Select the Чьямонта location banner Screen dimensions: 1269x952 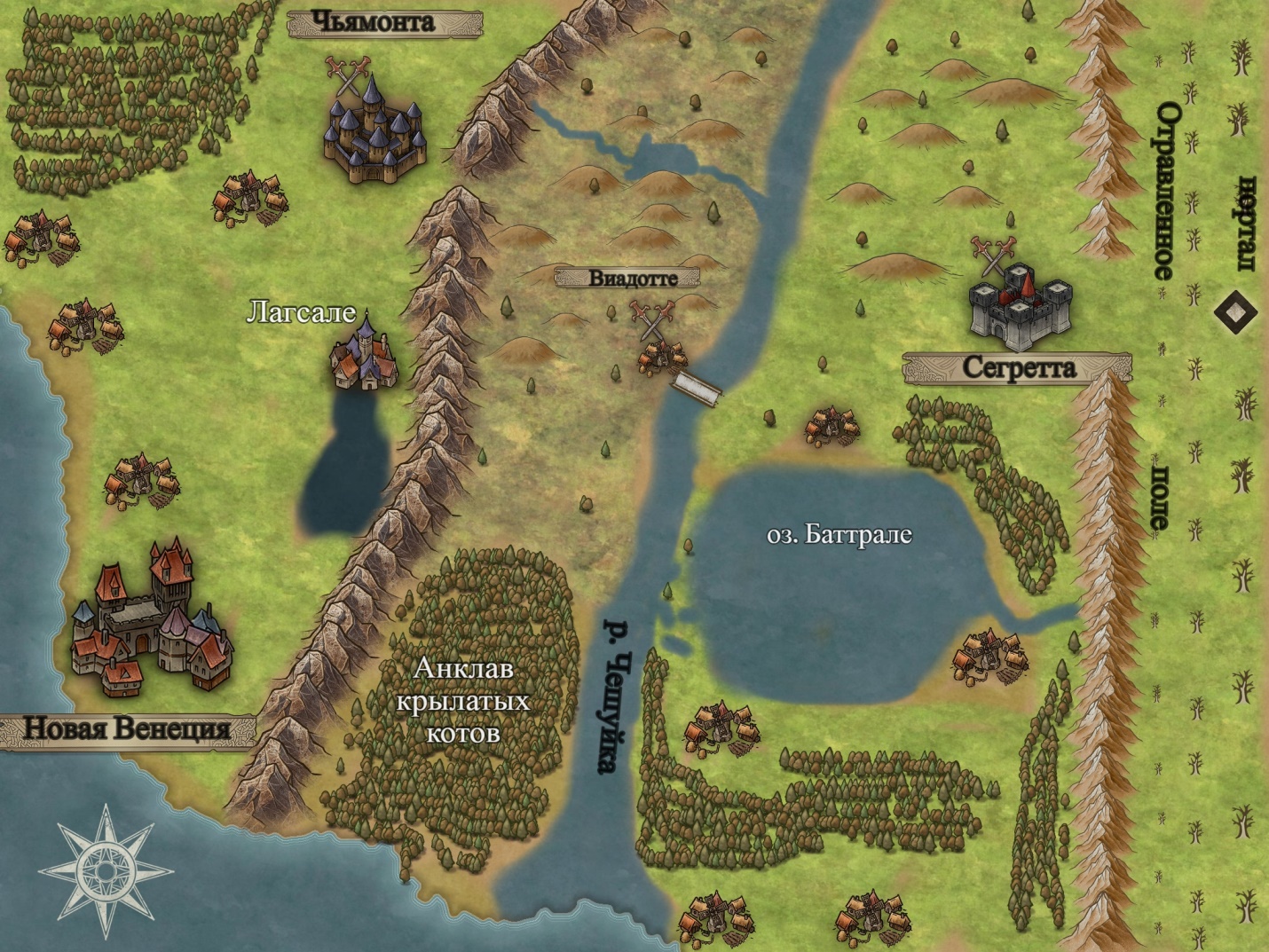coord(384,23)
